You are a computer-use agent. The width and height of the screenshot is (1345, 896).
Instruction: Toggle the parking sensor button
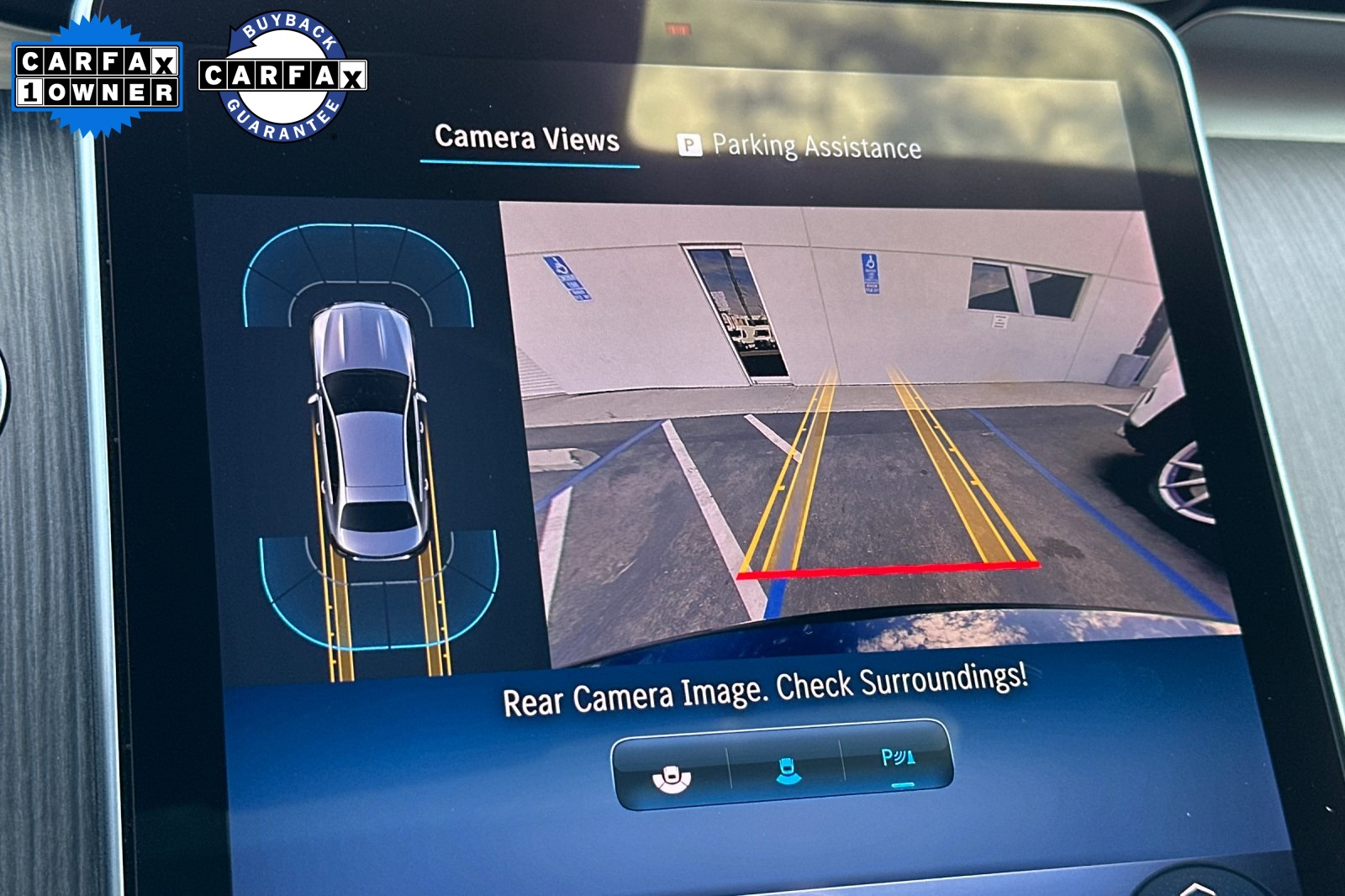coord(897,762)
